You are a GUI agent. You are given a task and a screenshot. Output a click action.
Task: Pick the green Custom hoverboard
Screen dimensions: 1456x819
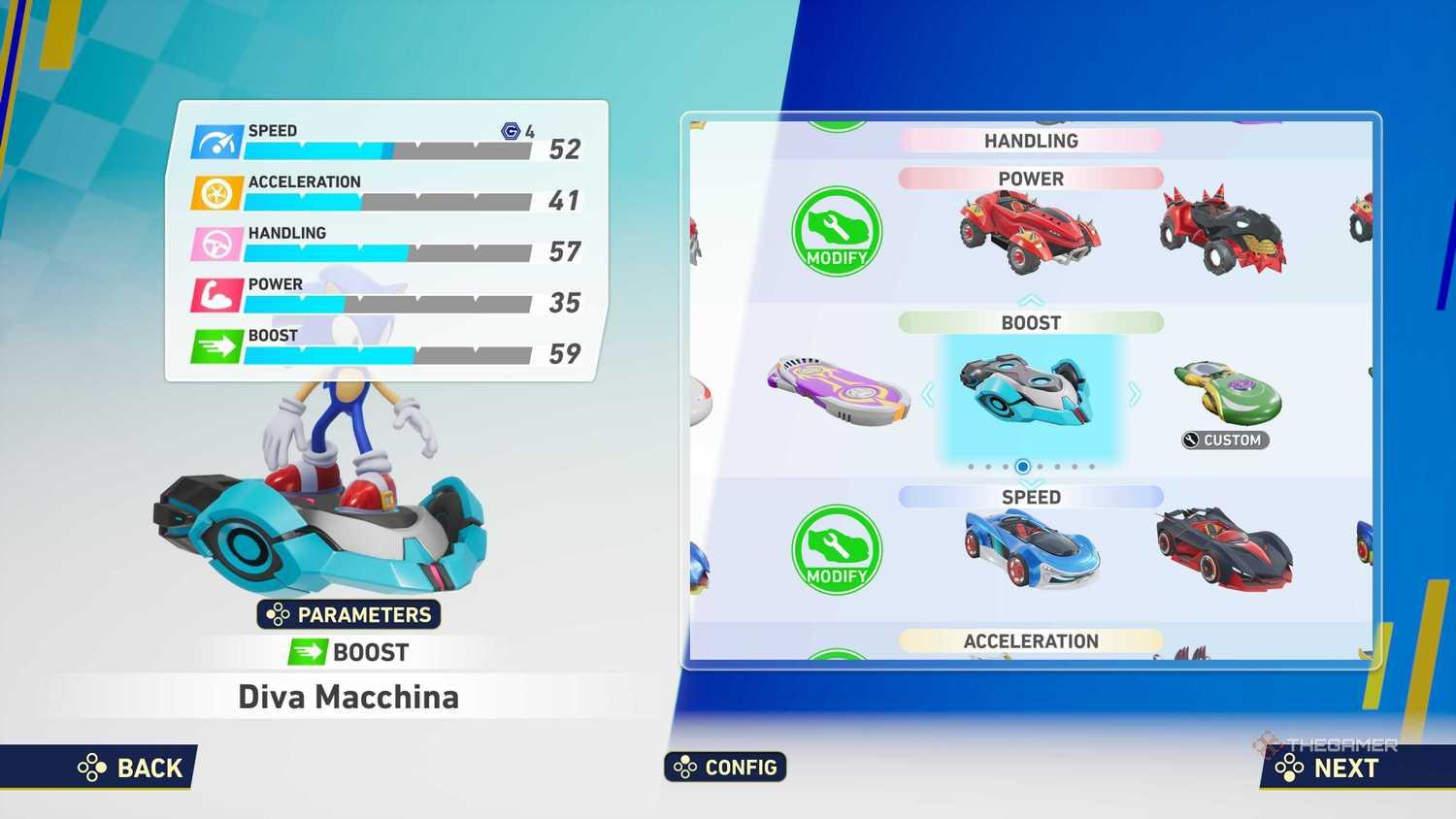1227,393
